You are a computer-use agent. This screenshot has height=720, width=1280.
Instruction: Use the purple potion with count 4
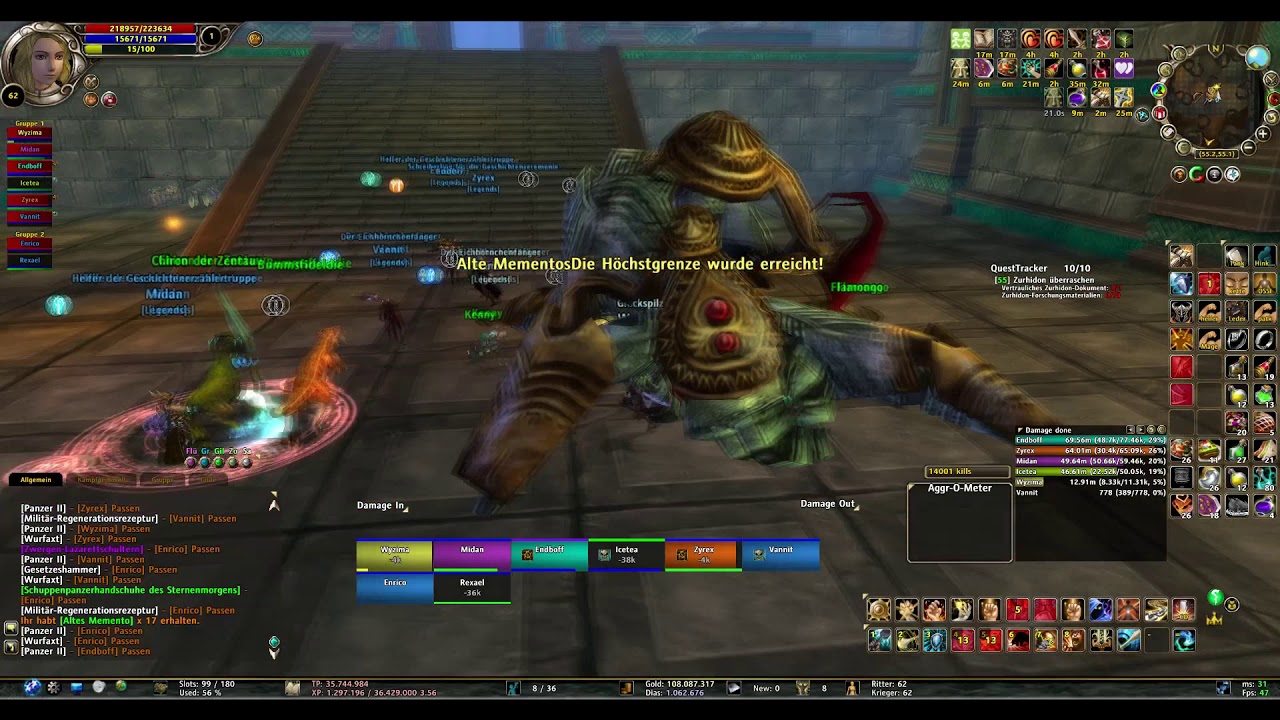(x=1264, y=506)
